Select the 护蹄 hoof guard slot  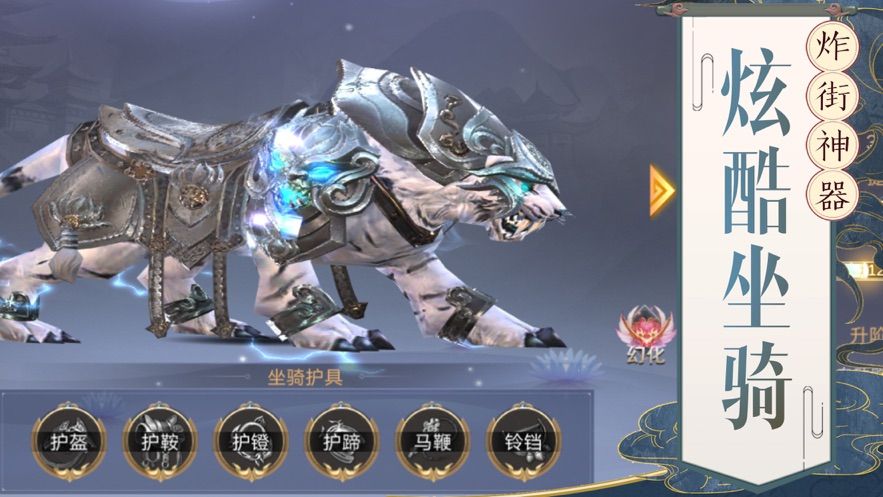pos(341,441)
